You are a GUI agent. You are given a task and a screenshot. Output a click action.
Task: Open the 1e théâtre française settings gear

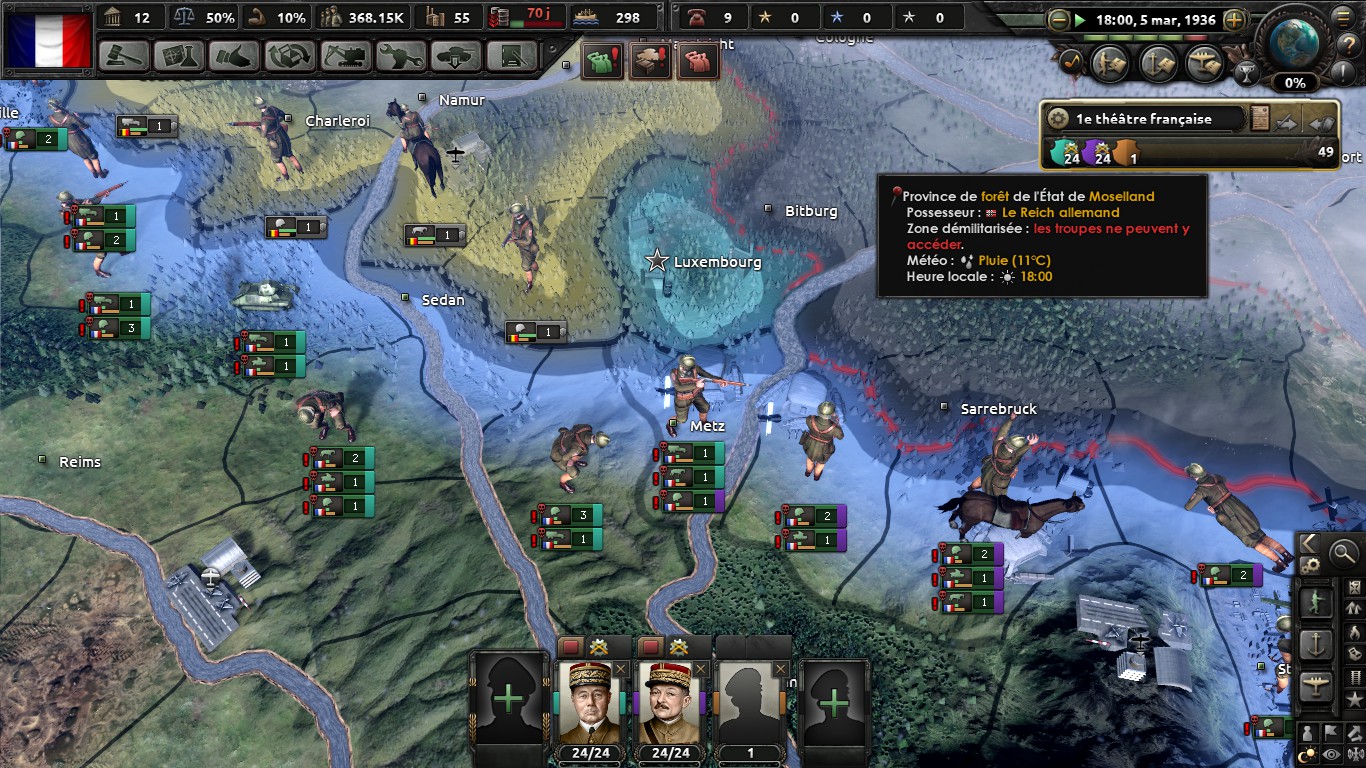tap(1058, 118)
